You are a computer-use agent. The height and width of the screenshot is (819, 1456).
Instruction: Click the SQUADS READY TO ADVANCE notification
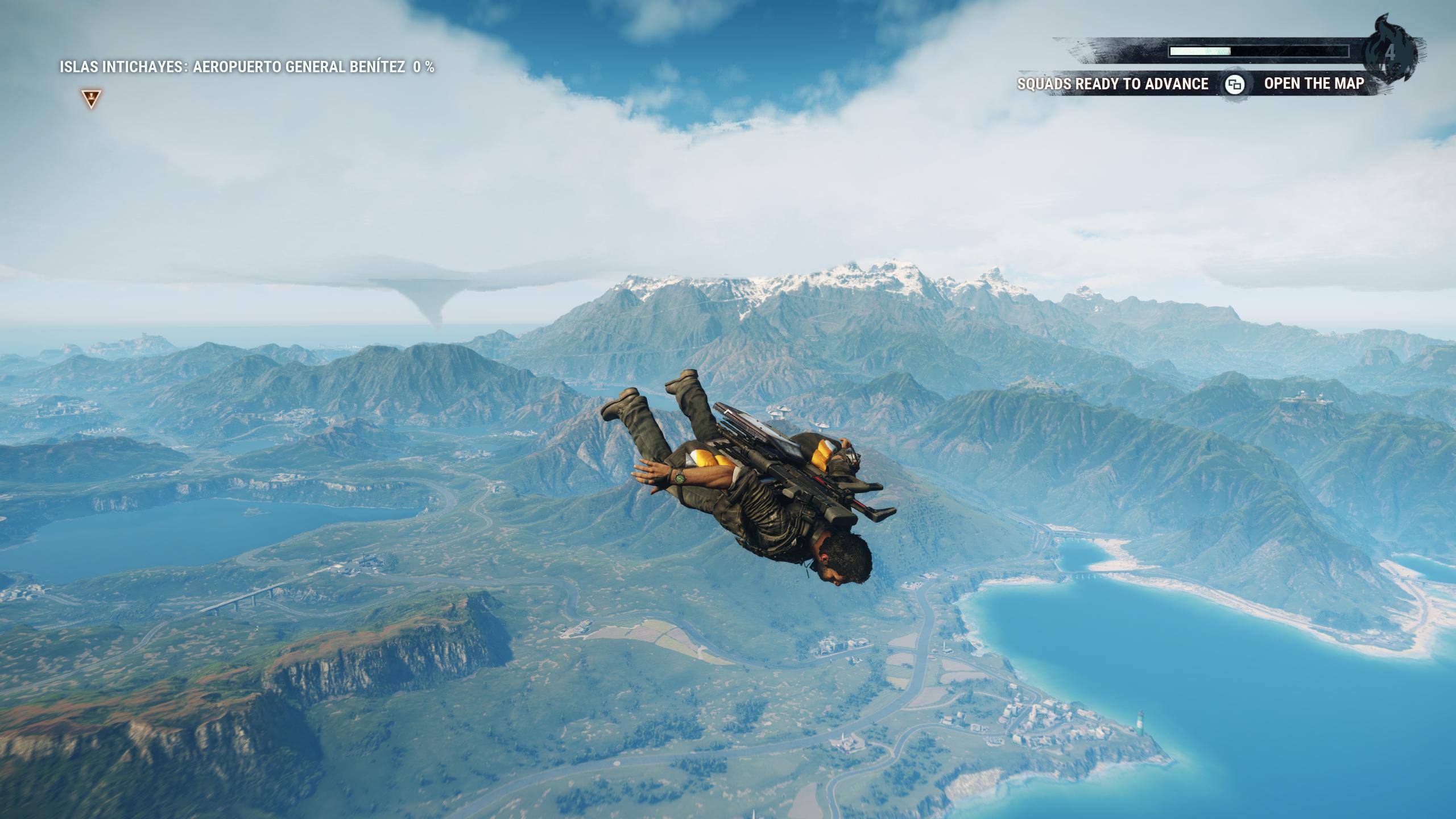pyautogui.click(x=1111, y=84)
